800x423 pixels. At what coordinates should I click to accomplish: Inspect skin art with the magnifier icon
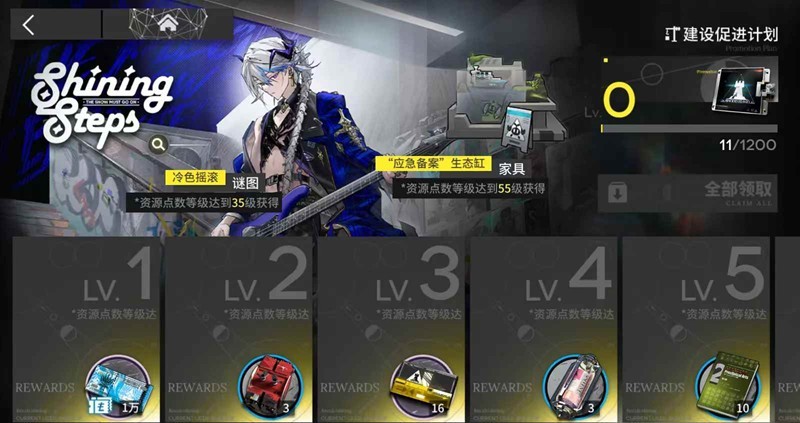[x=158, y=144]
